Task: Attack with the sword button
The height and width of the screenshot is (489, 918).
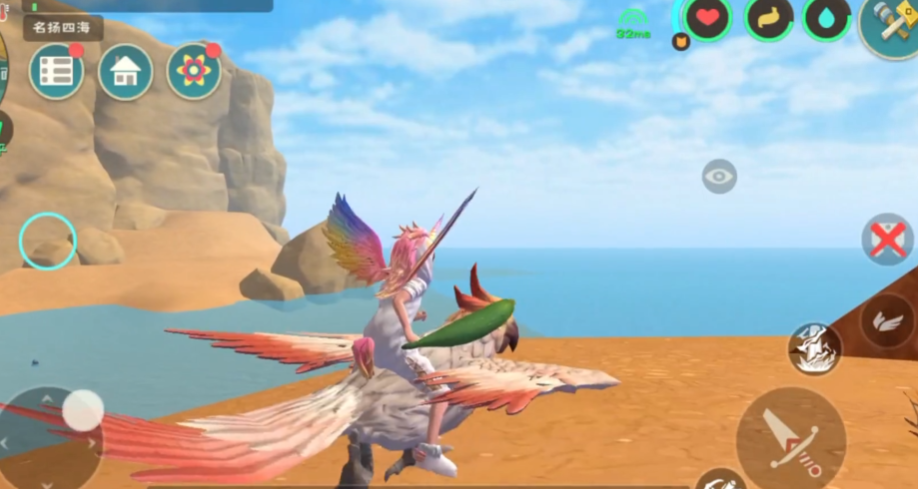Action: click(791, 438)
